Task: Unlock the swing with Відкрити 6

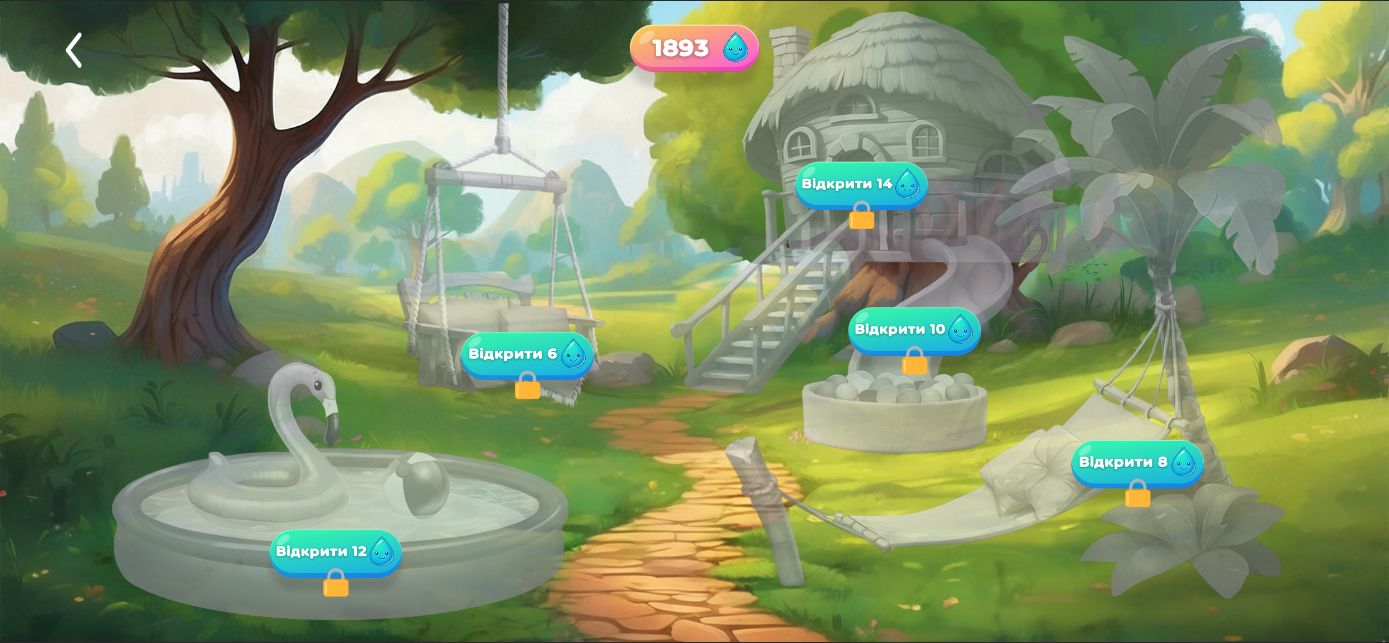Action: pos(527,354)
